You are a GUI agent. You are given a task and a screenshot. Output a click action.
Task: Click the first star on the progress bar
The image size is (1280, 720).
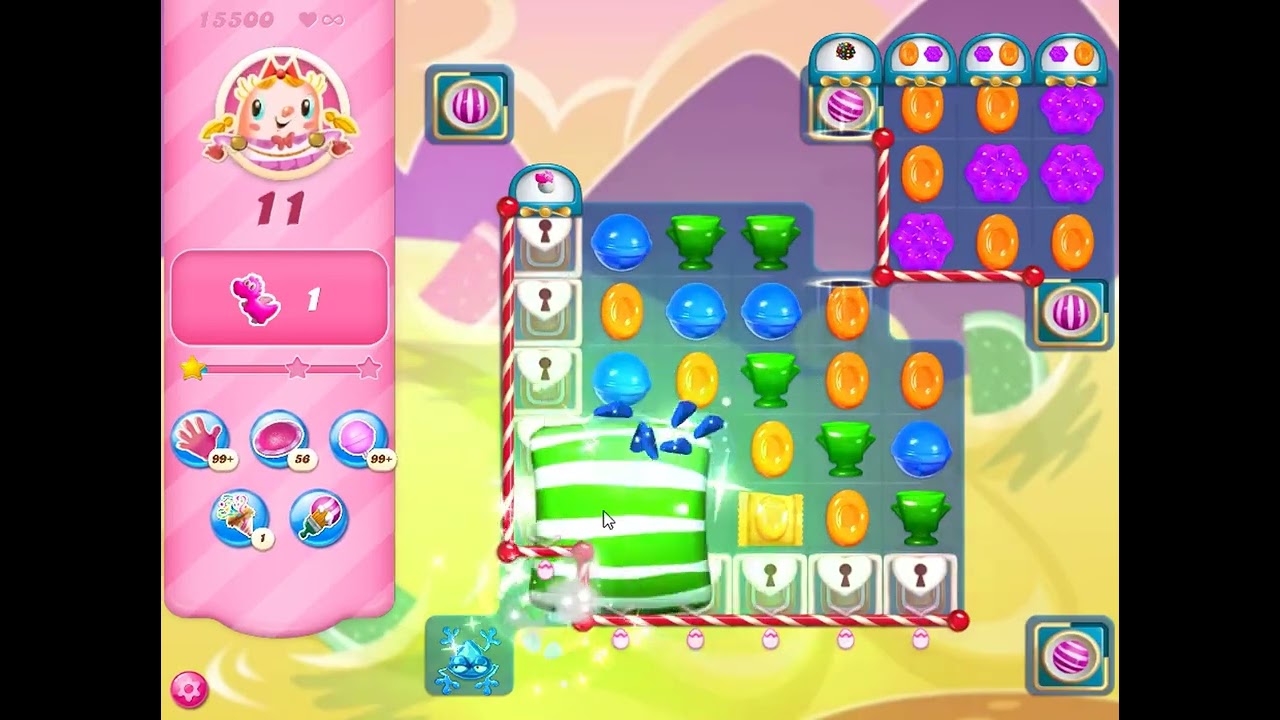click(x=190, y=369)
